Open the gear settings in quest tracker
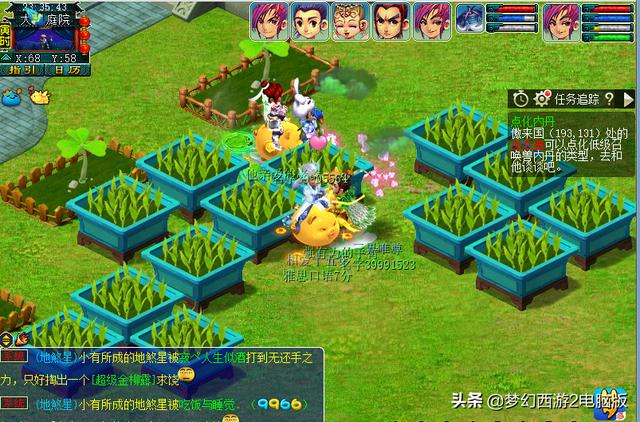This screenshot has width=640, height=422. 542,98
